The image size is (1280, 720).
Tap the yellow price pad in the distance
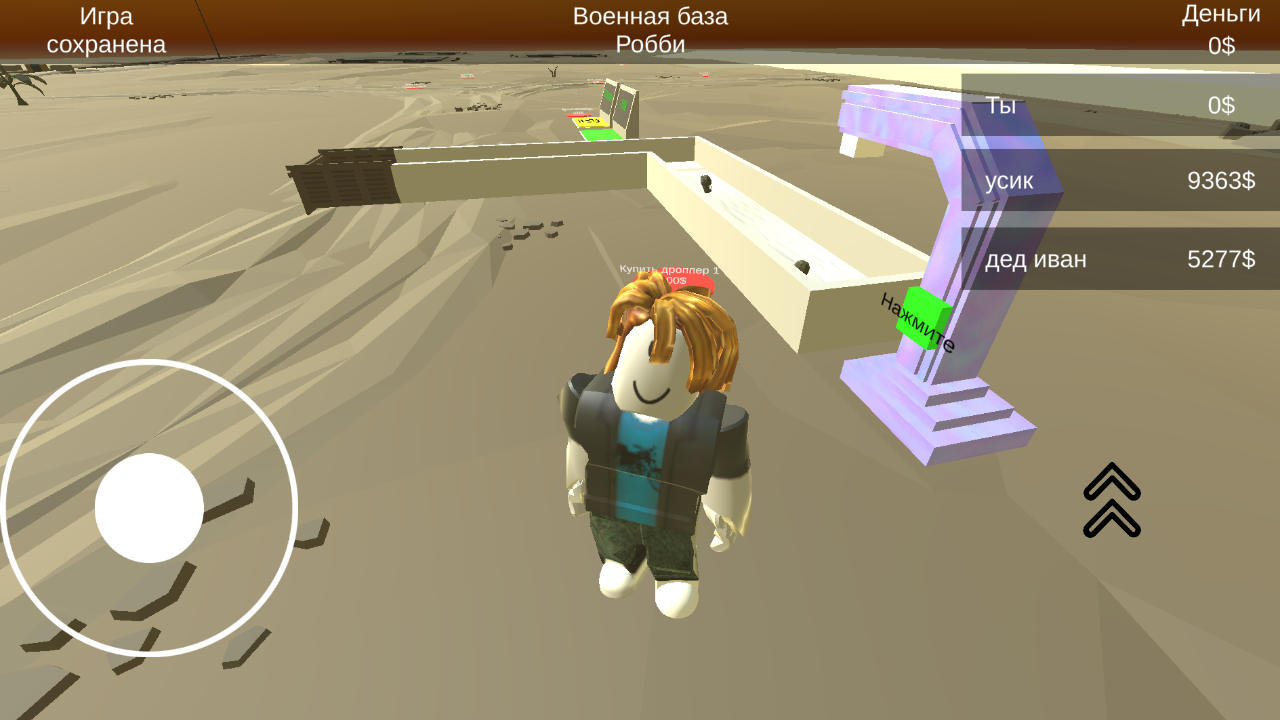point(589,122)
